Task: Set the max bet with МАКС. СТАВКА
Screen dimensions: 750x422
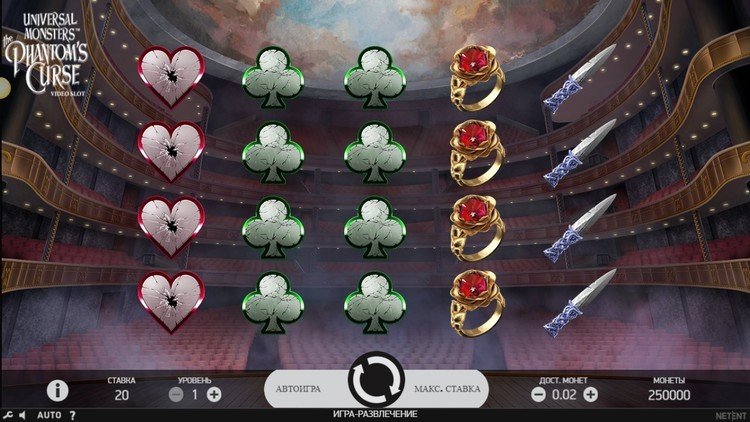Action: (446, 388)
